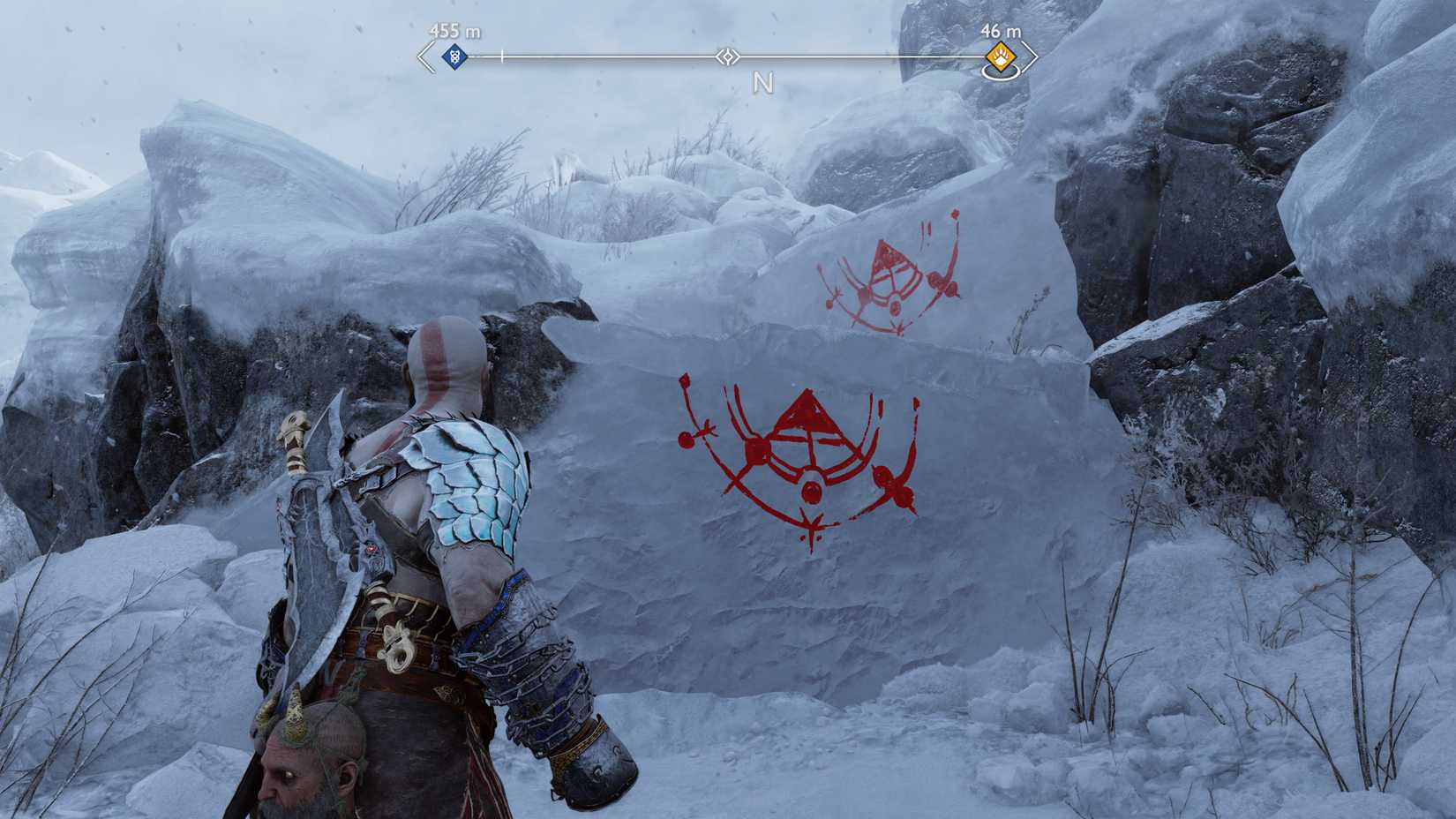Click the golden trinket hanging from Kratos's belt
The image size is (1456, 819).
(x=399, y=646)
